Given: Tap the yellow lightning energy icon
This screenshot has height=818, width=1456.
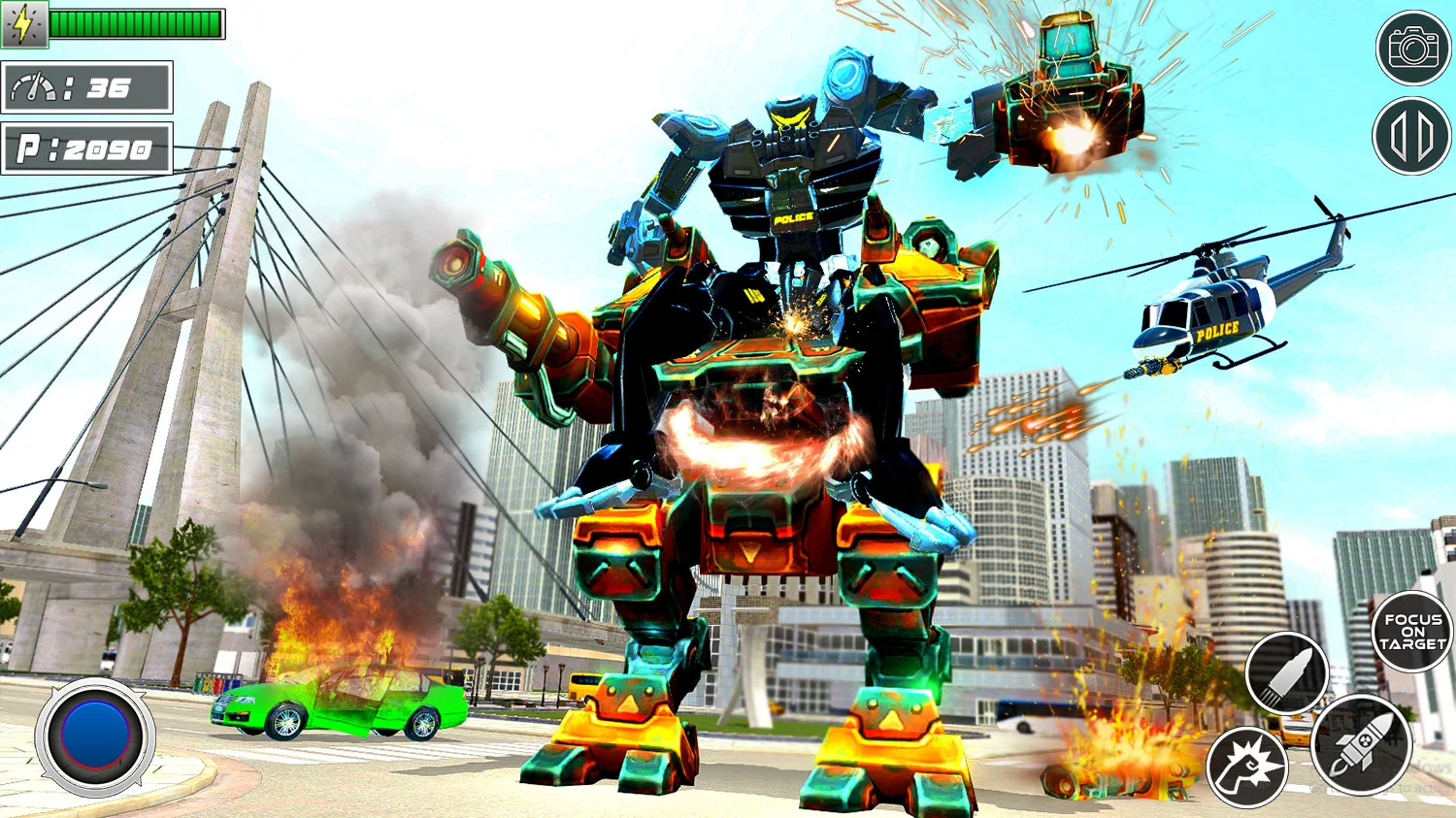Looking at the screenshot, I should 26,24.
